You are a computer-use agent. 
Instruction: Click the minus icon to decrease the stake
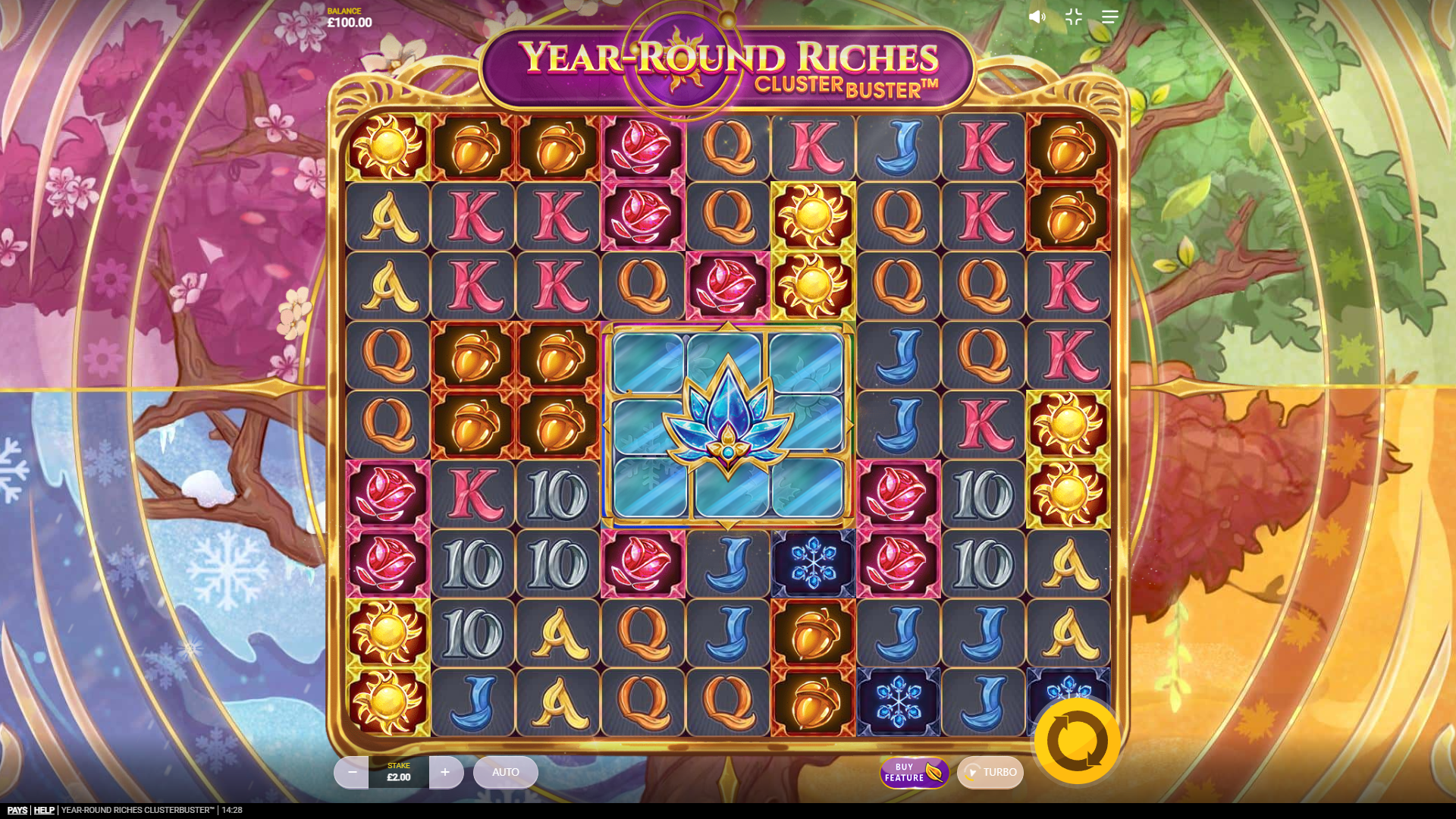[352, 772]
